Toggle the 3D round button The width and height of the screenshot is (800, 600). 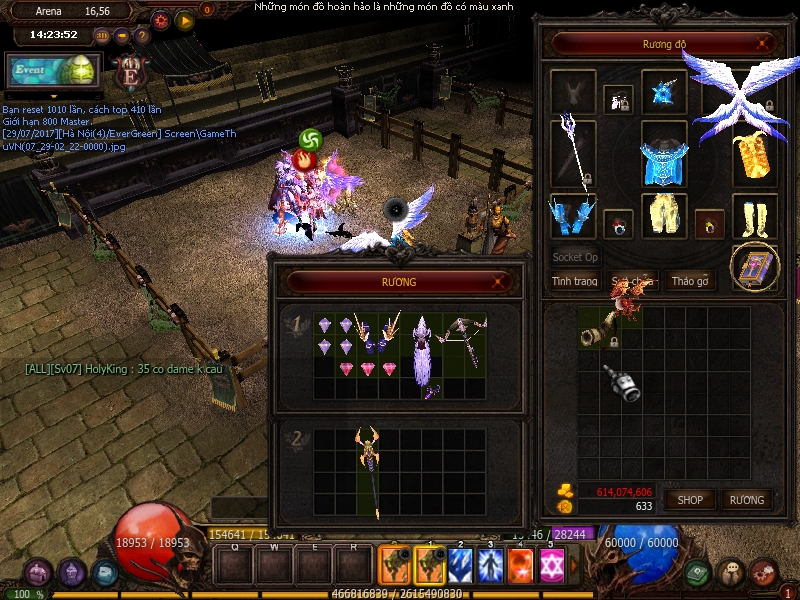pos(102,35)
